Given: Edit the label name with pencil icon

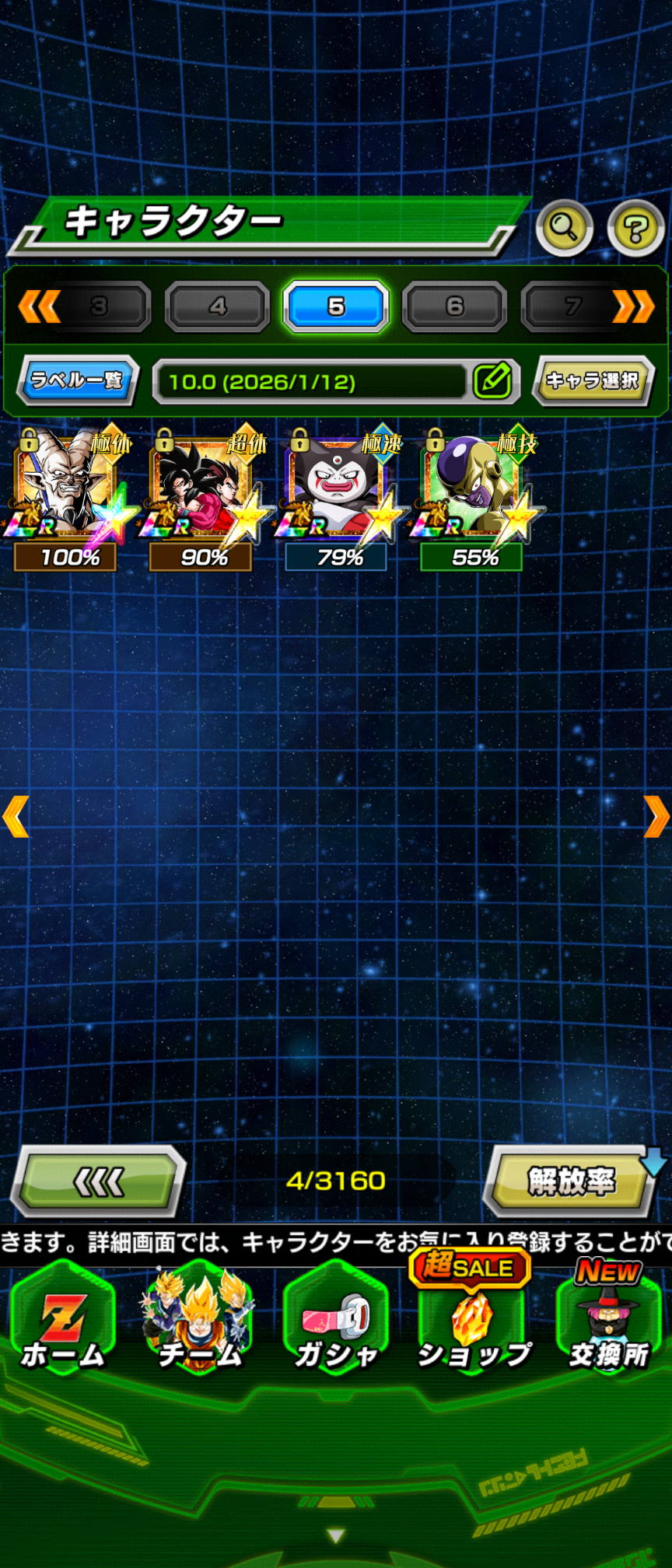Looking at the screenshot, I should [x=493, y=381].
